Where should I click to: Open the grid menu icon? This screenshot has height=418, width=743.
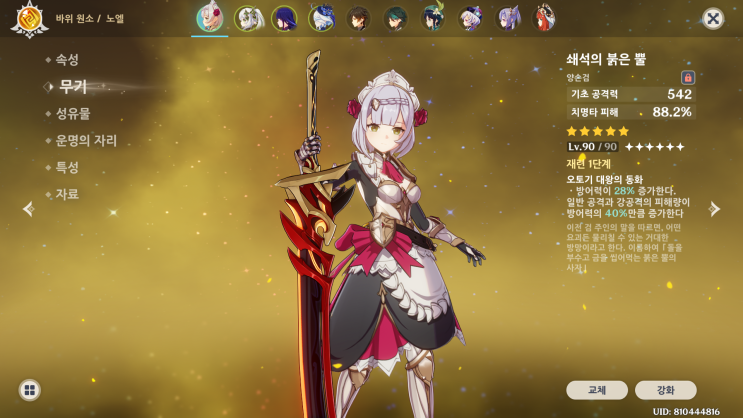click(30, 390)
